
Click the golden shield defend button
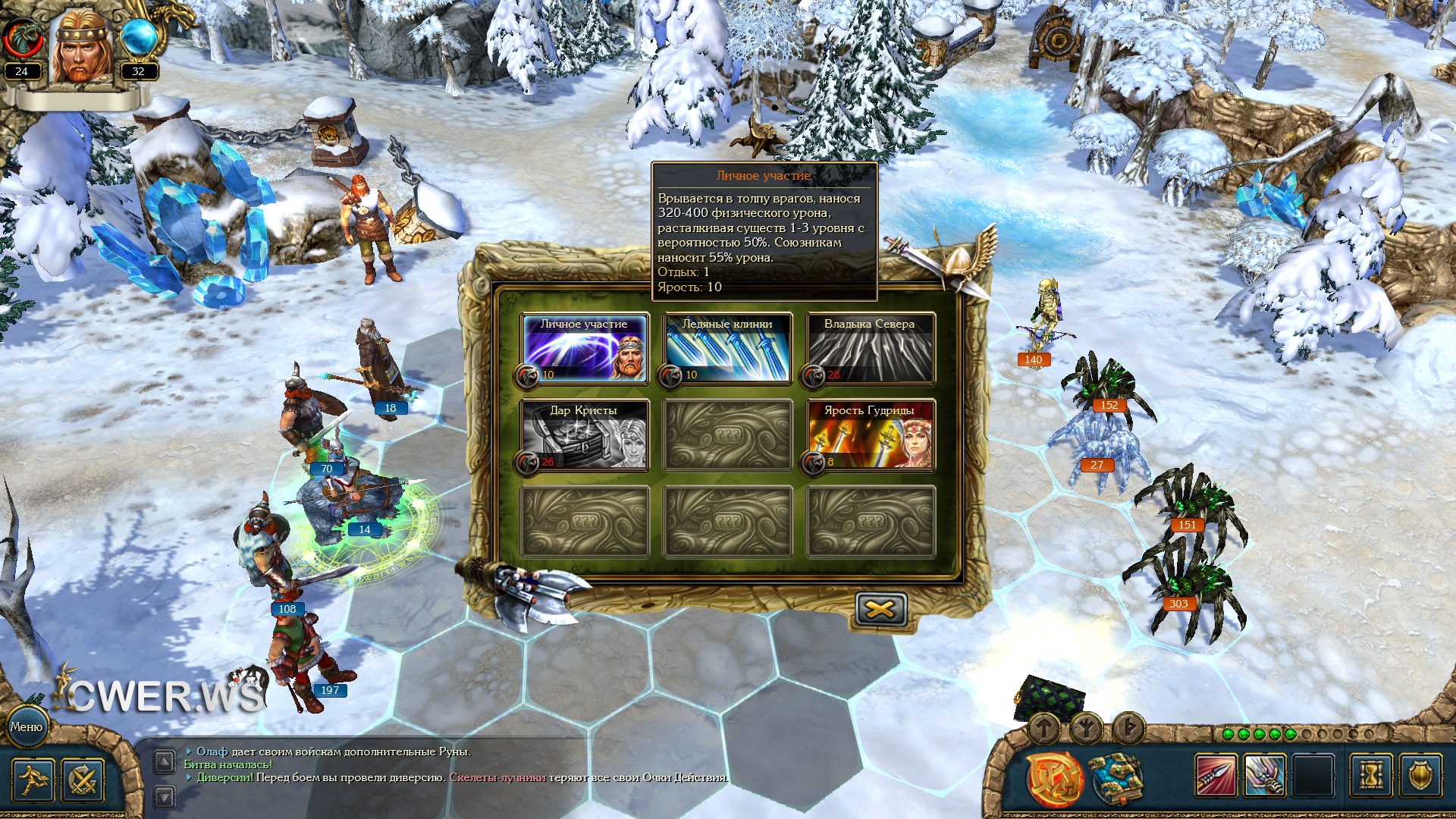[x=1420, y=776]
